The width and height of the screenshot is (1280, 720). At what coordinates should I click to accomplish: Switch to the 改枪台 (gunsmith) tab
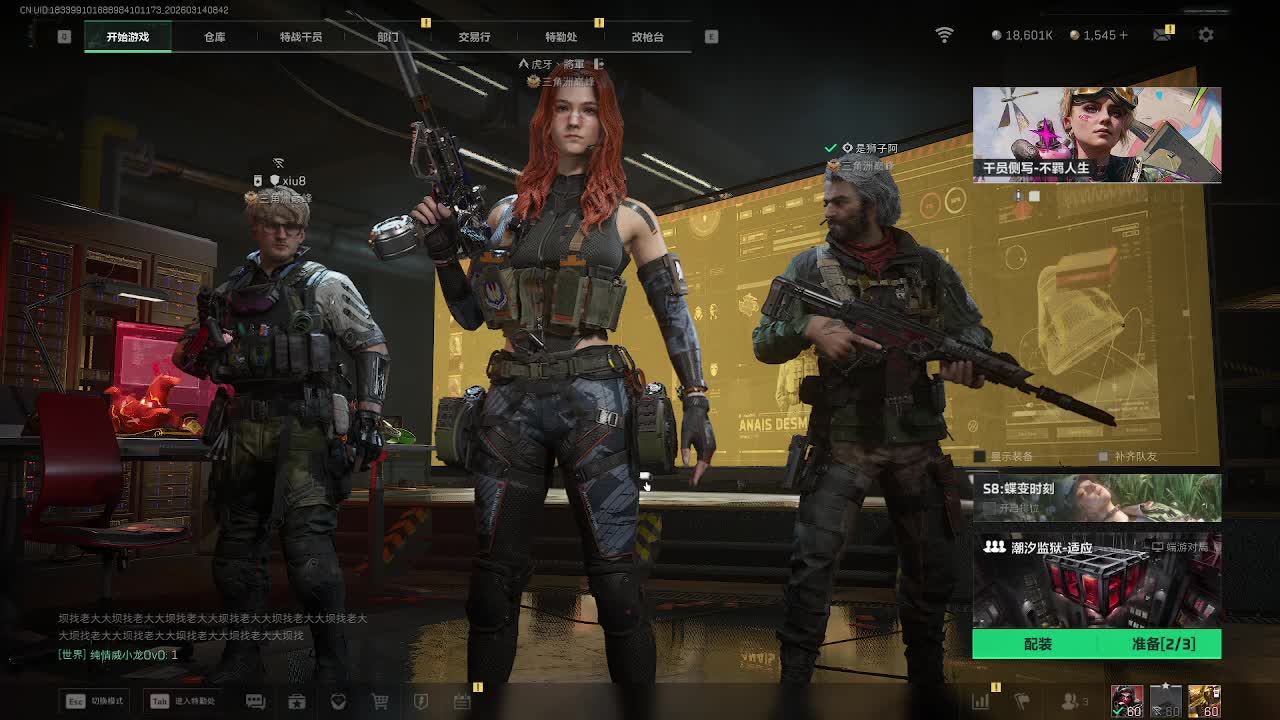pos(647,37)
